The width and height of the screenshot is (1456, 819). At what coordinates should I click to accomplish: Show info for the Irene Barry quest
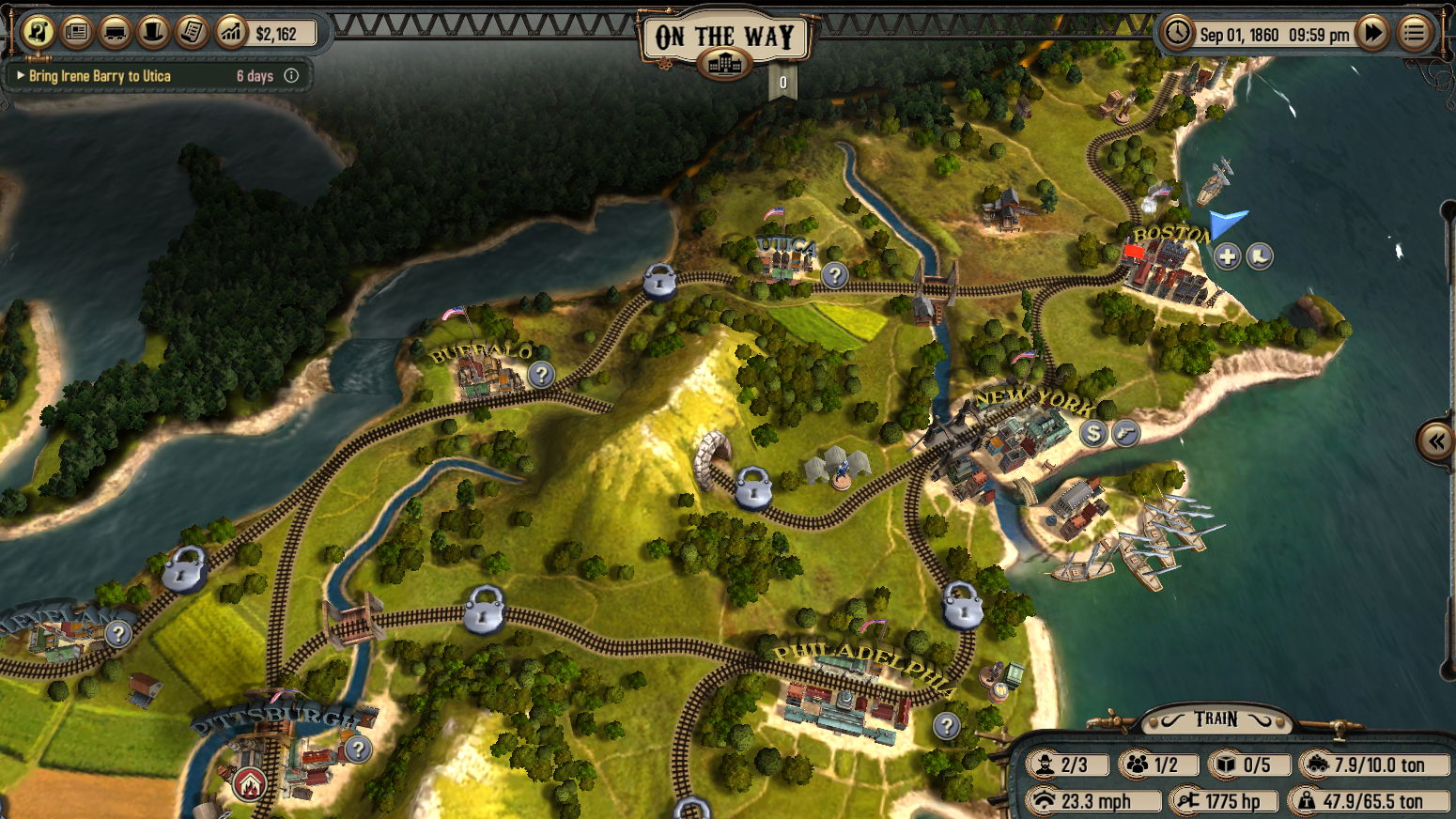pos(291,76)
